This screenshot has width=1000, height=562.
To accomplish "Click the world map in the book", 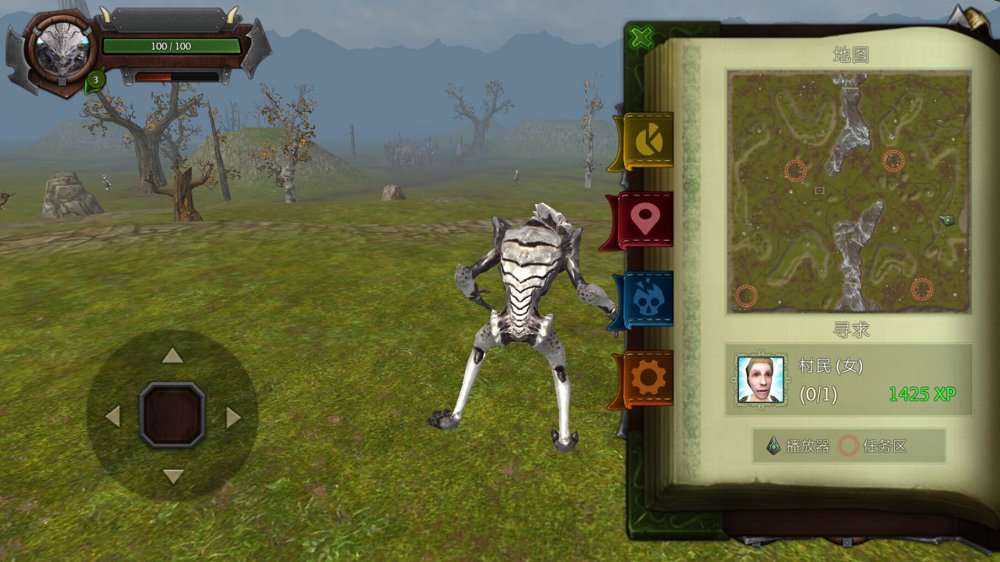I will (849, 191).
